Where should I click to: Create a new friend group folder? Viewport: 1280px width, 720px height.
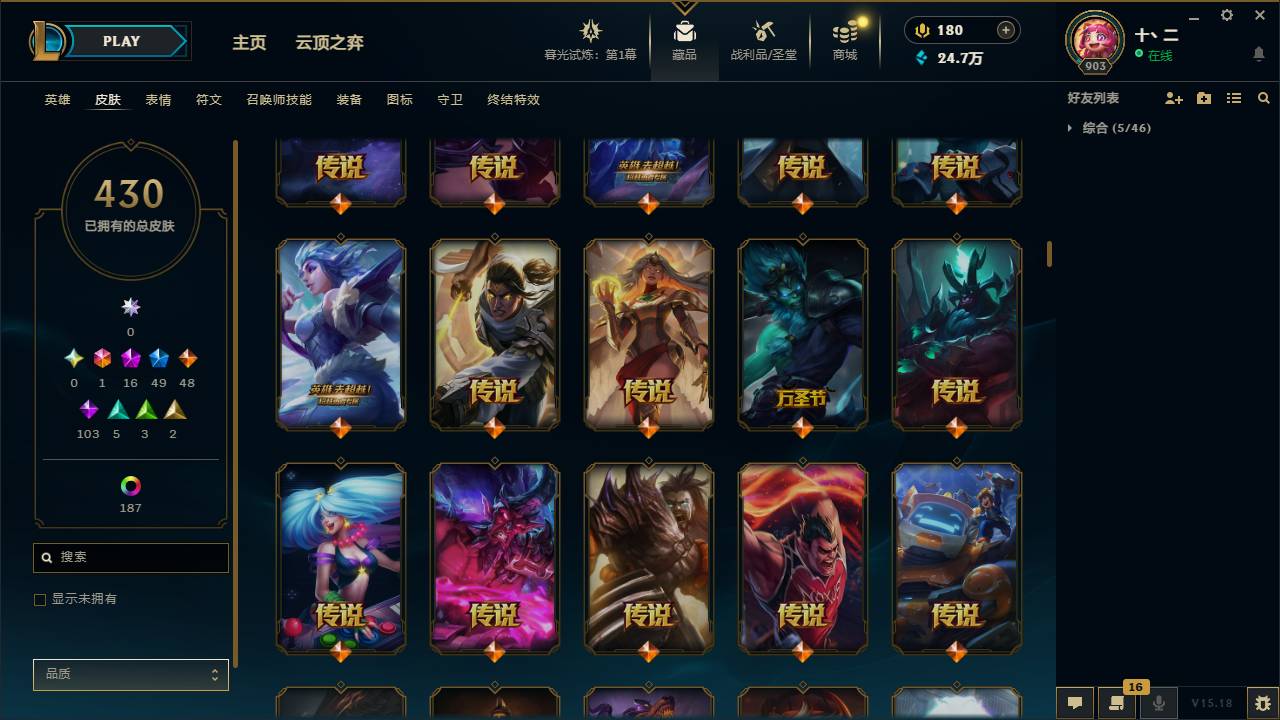click(x=1202, y=97)
